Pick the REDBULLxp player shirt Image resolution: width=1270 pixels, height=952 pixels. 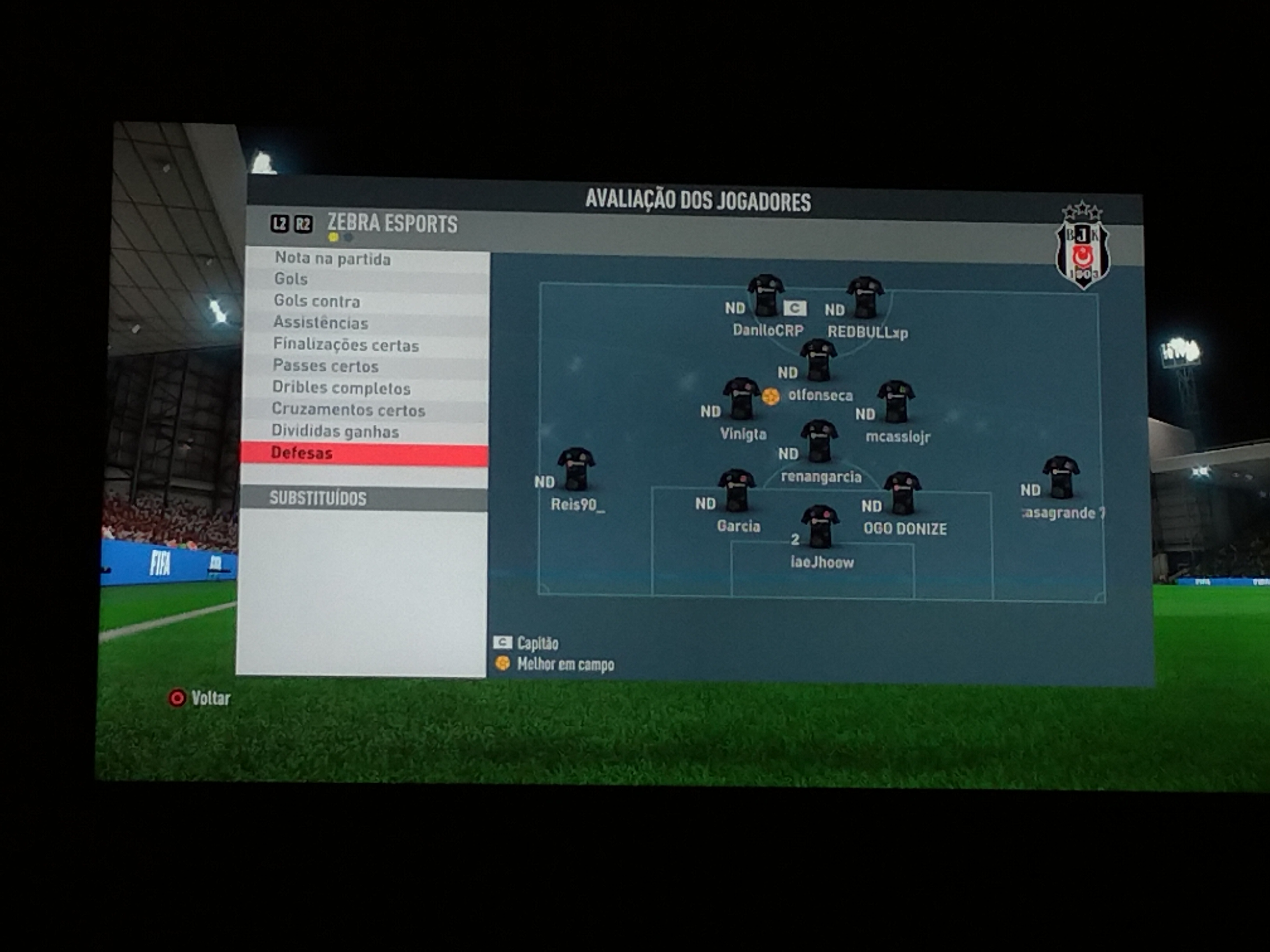coord(865,297)
